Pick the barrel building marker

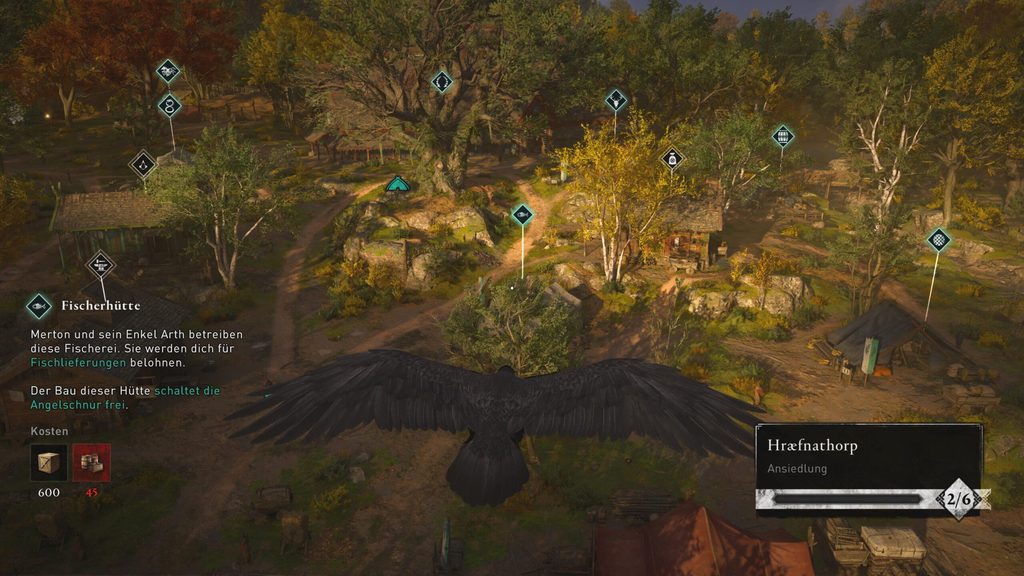pyautogui.click(x=782, y=136)
